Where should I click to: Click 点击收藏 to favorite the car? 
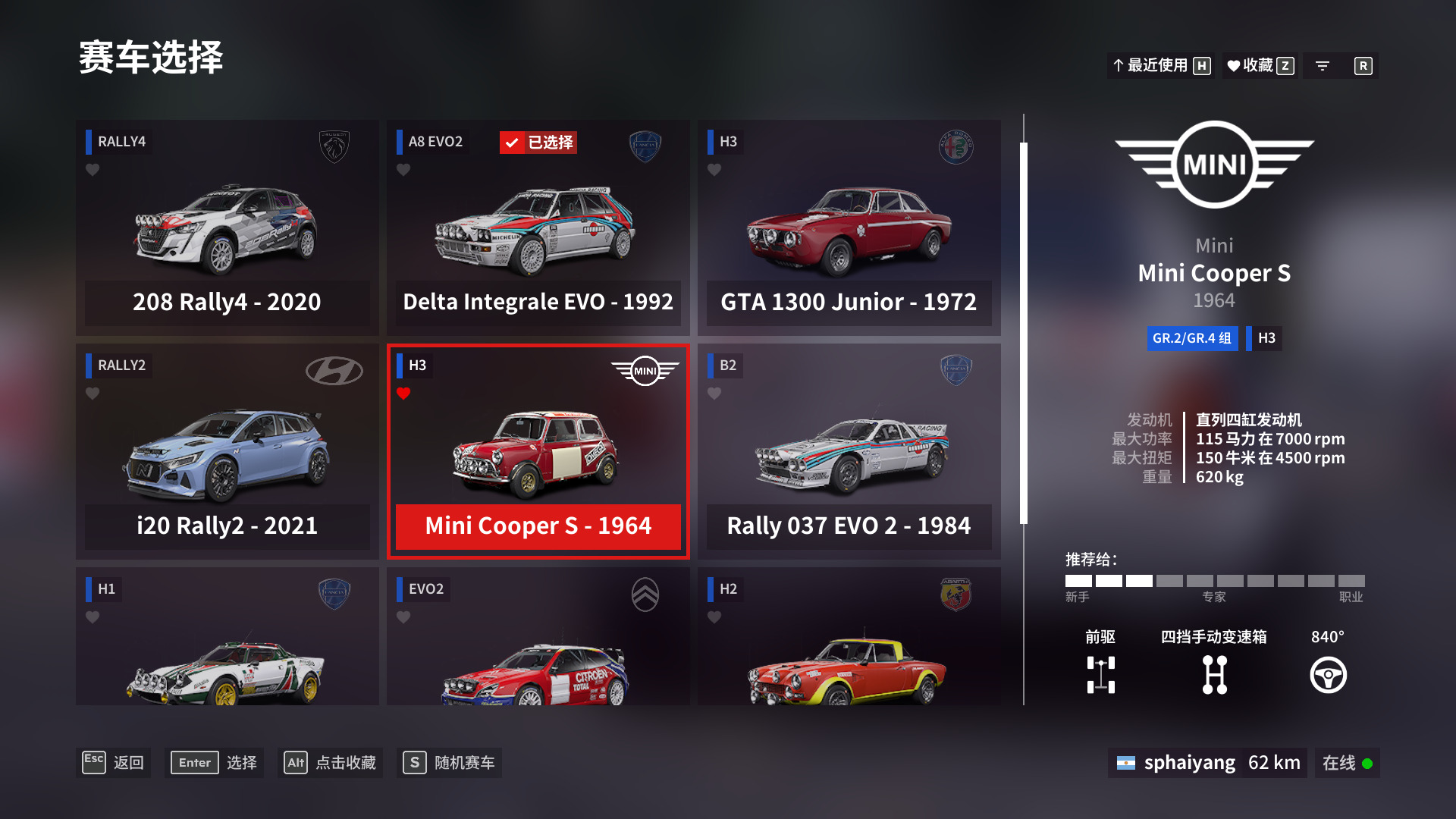coord(330,763)
